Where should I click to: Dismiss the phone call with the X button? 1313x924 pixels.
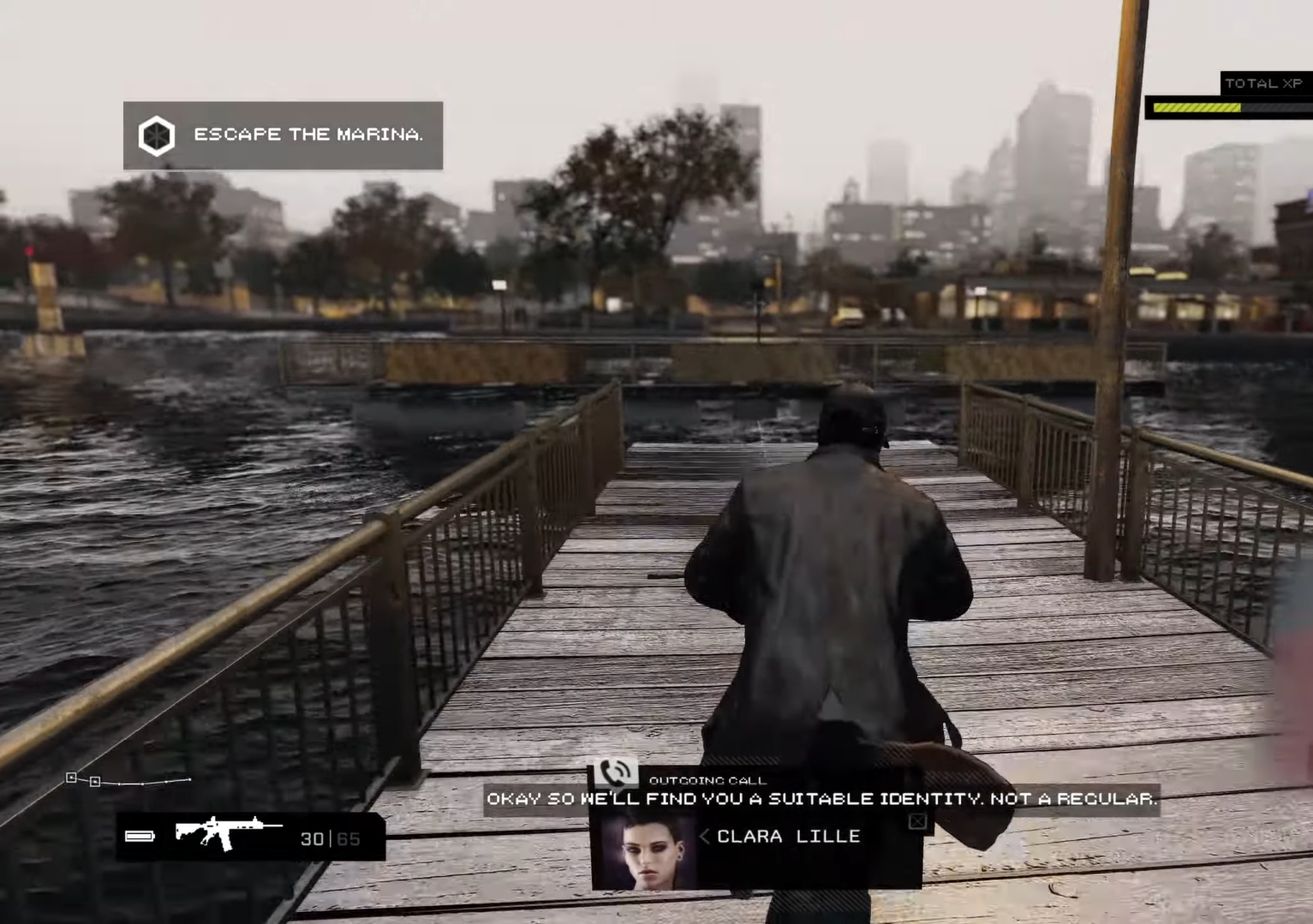click(x=916, y=821)
